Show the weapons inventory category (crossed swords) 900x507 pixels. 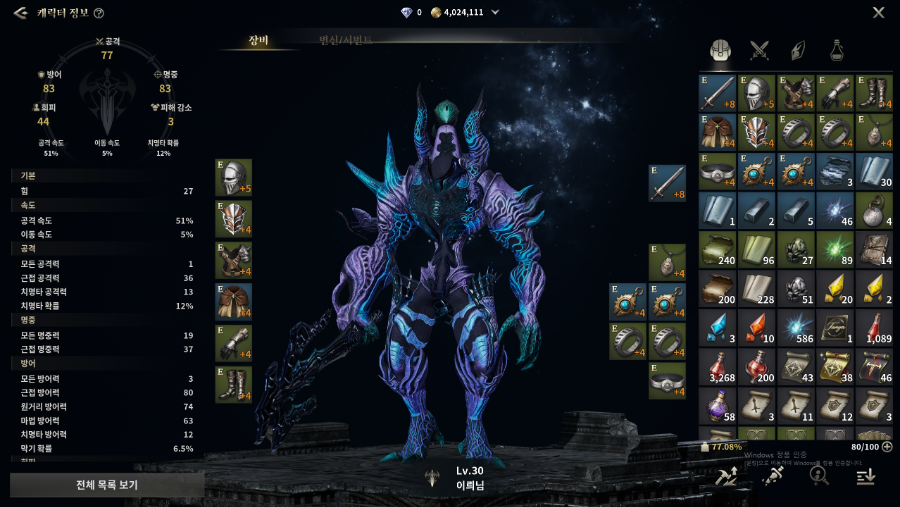click(759, 50)
